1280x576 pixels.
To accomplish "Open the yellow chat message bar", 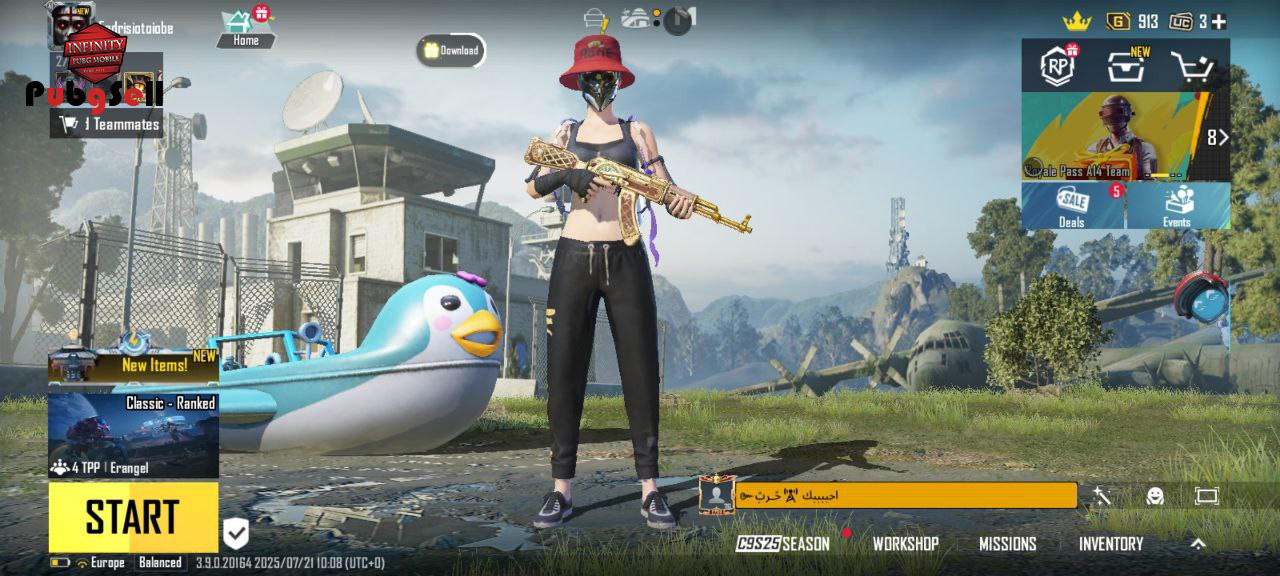I will tap(905, 495).
